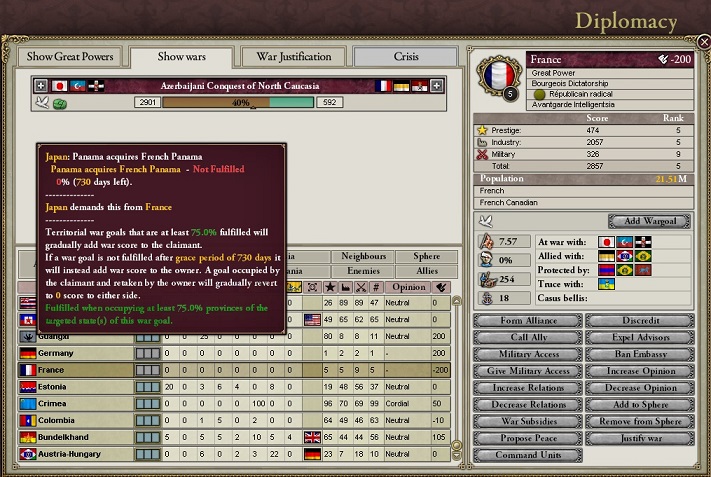Choose Form Alliance with France
Screen dimensions: 711x477
pyautogui.click(x=526, y=321)
